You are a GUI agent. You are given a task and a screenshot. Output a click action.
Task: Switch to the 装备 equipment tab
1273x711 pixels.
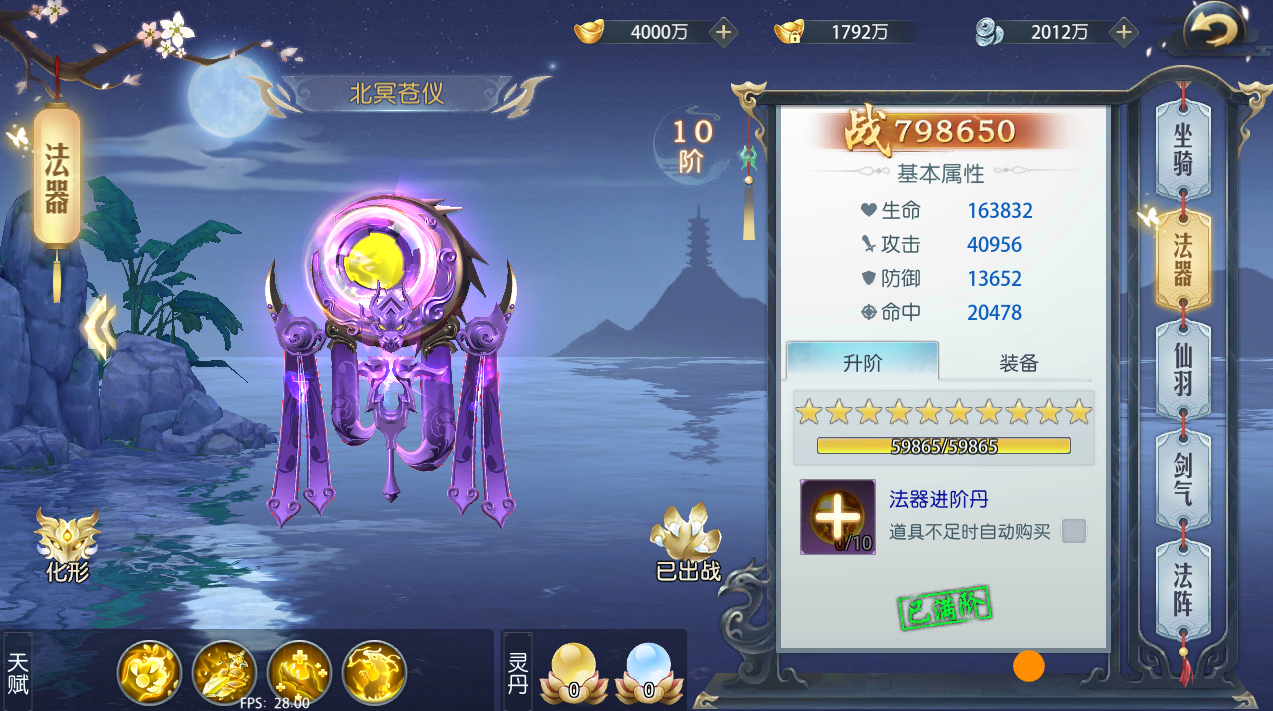tap(1018, 363)
